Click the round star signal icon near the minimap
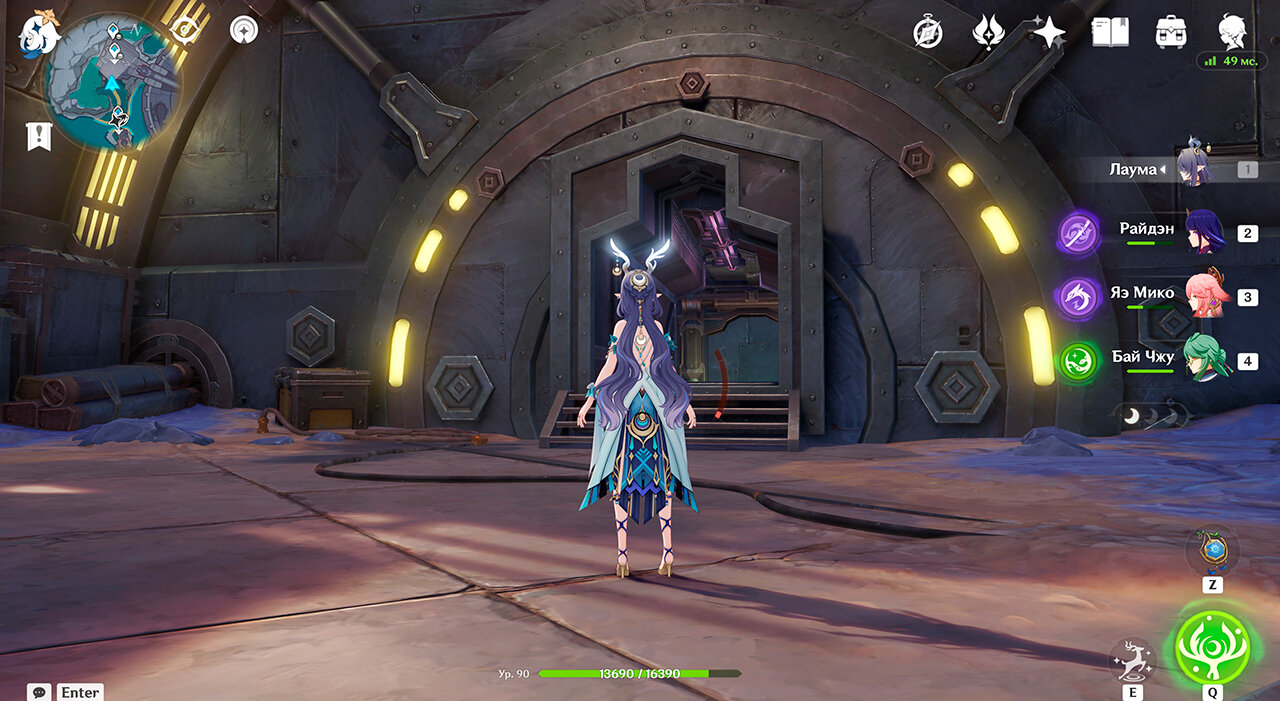The width and height of the screenshot is (1280, 701). (243, 31)
